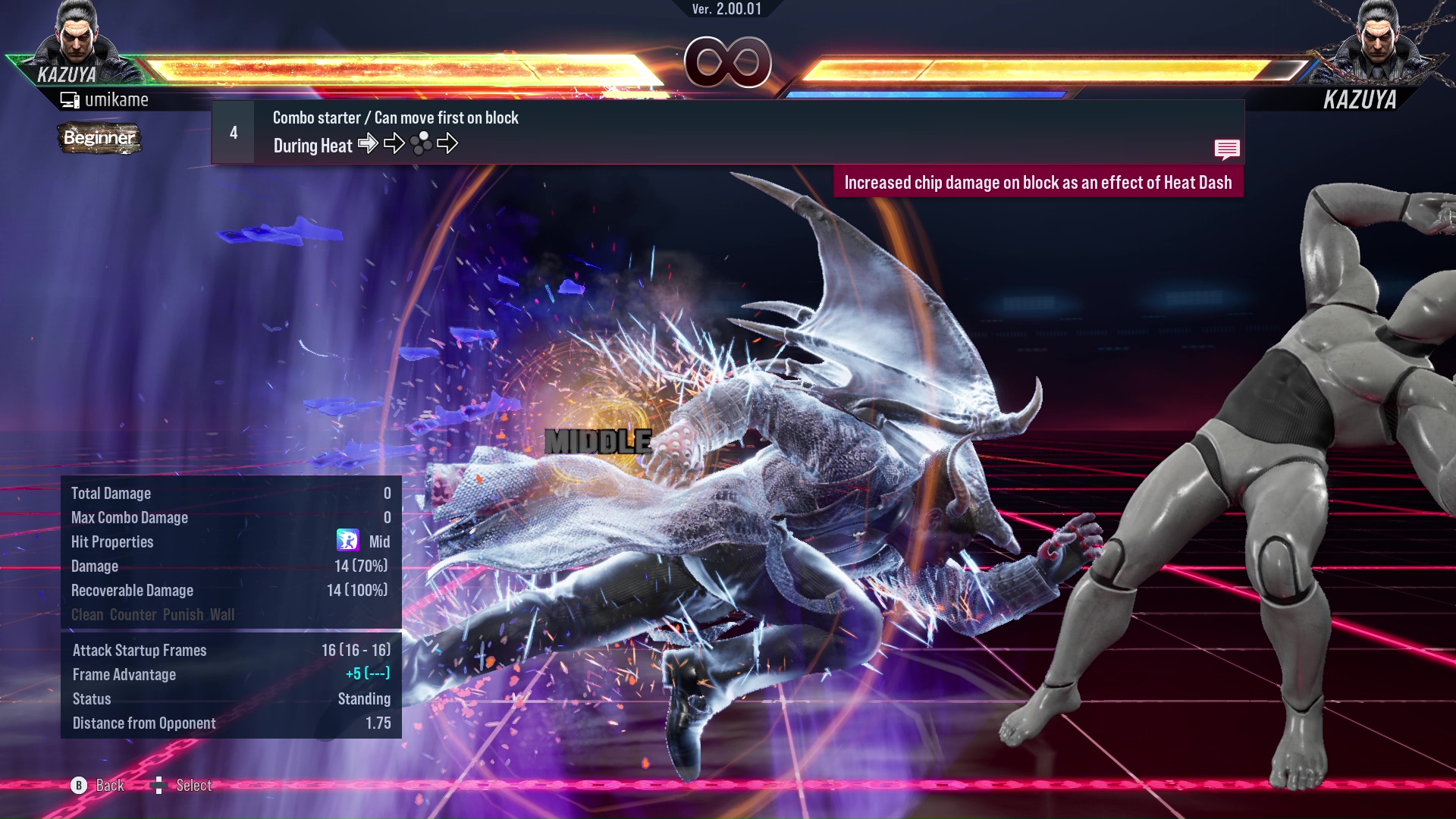
Task: Select the first forward arrow input icon
Action: pyautogui.click(x=369, y=143)
